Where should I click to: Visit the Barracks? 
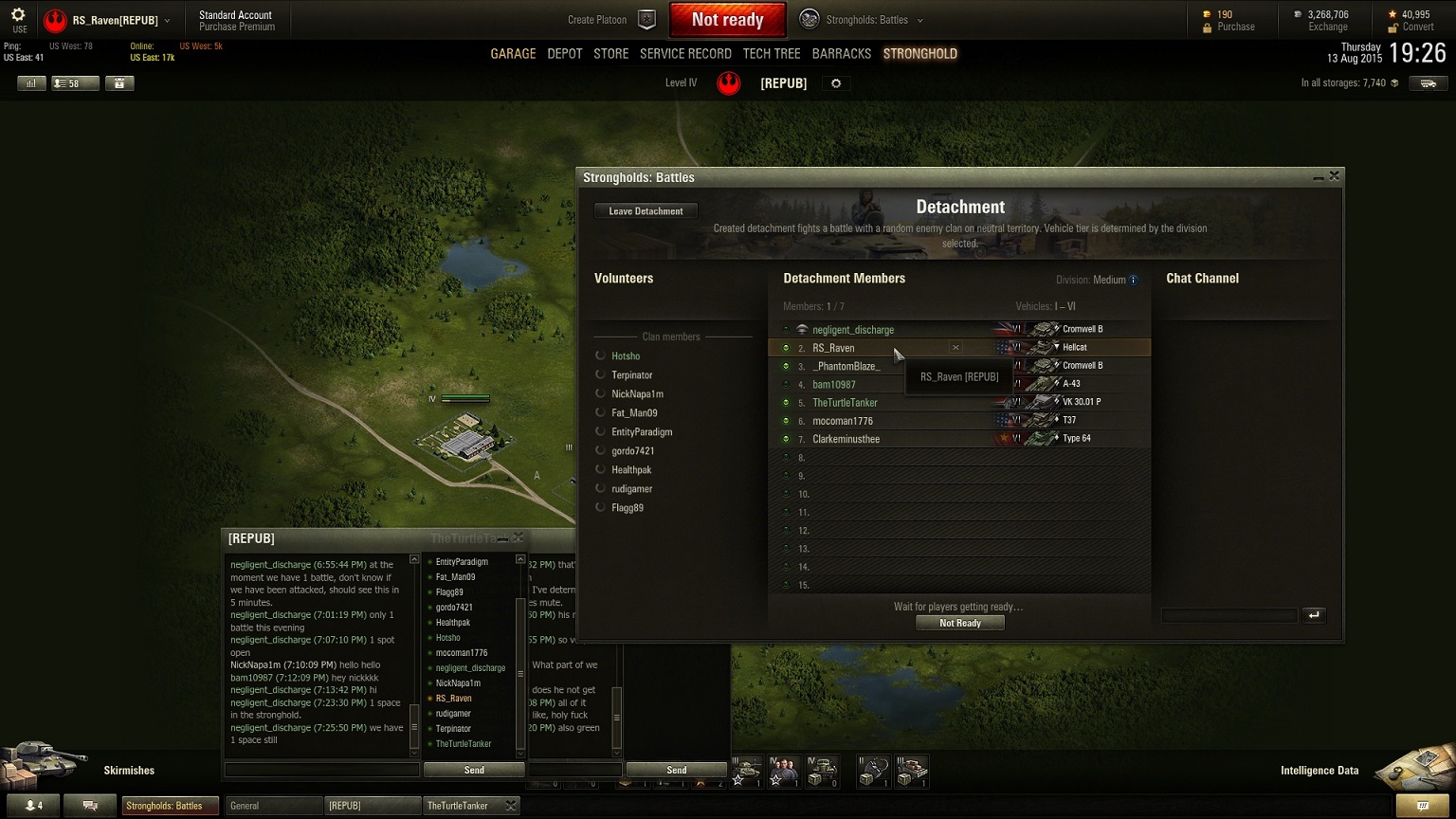(841, 54)
